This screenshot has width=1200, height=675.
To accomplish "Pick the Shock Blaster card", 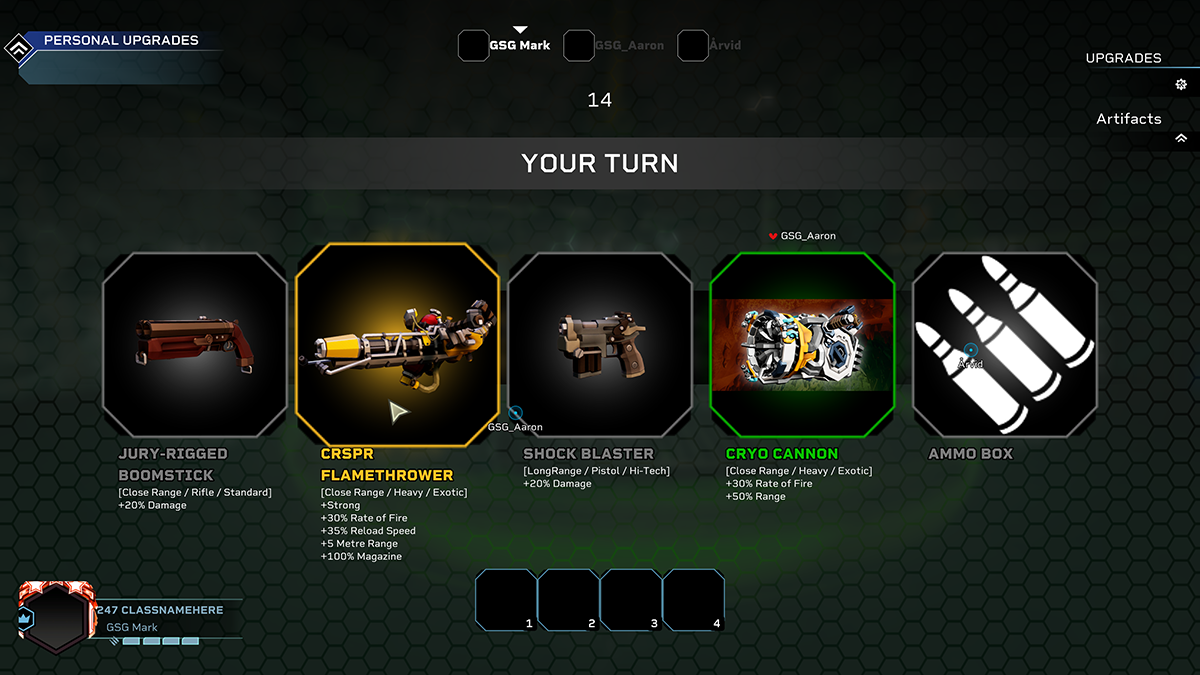I will tap(600, 345).
